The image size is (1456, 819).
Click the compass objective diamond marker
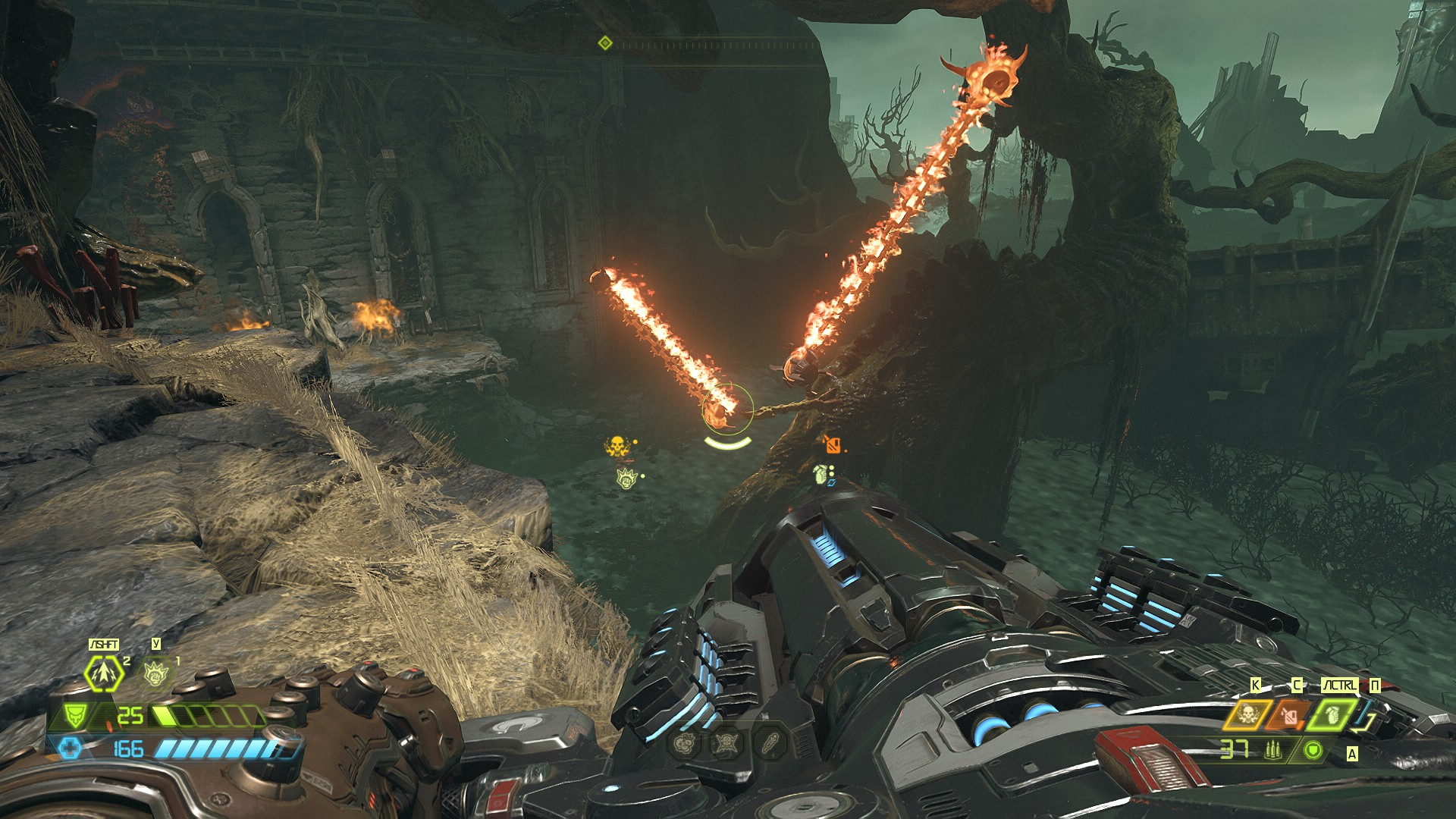604,42
